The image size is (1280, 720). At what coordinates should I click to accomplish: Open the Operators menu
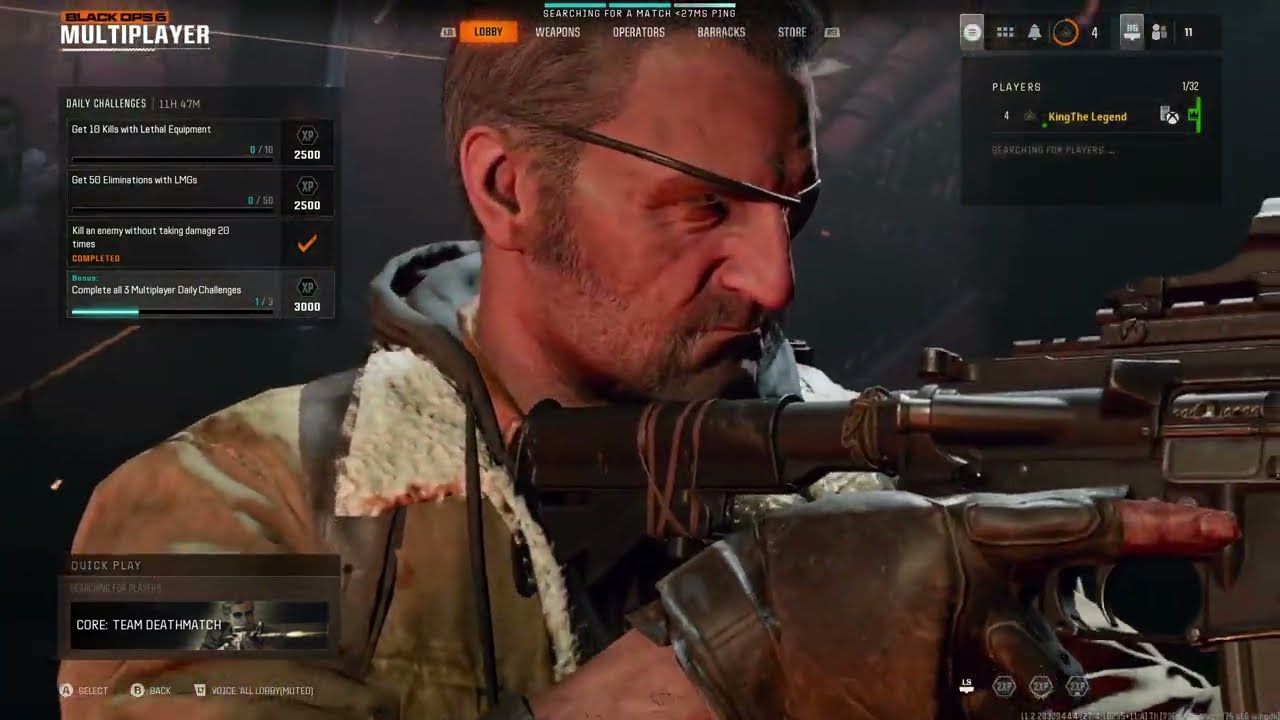[x=639, y=31]
